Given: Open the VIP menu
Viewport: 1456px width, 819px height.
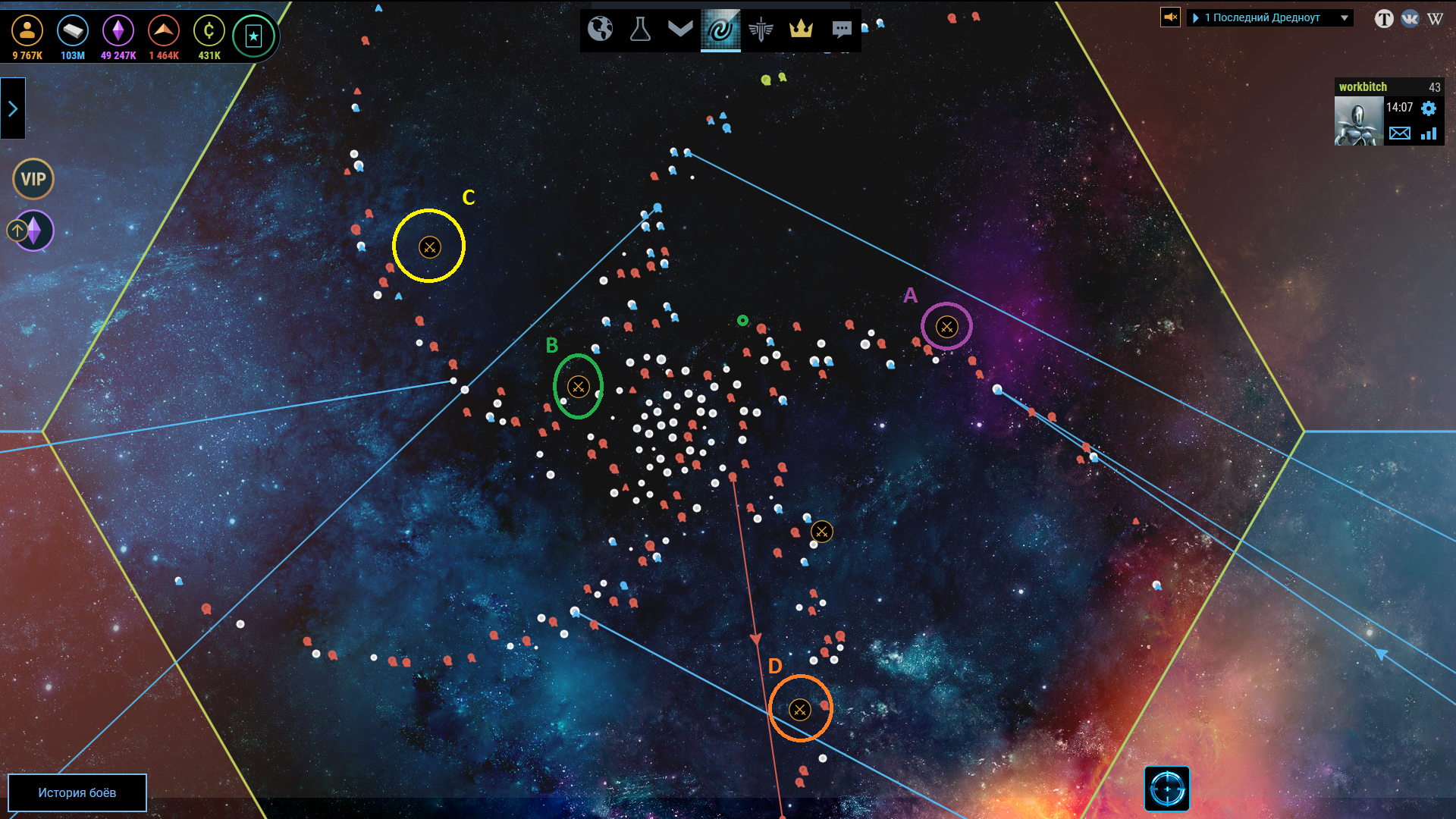Looking at the screenshot, I should (33, 179).
